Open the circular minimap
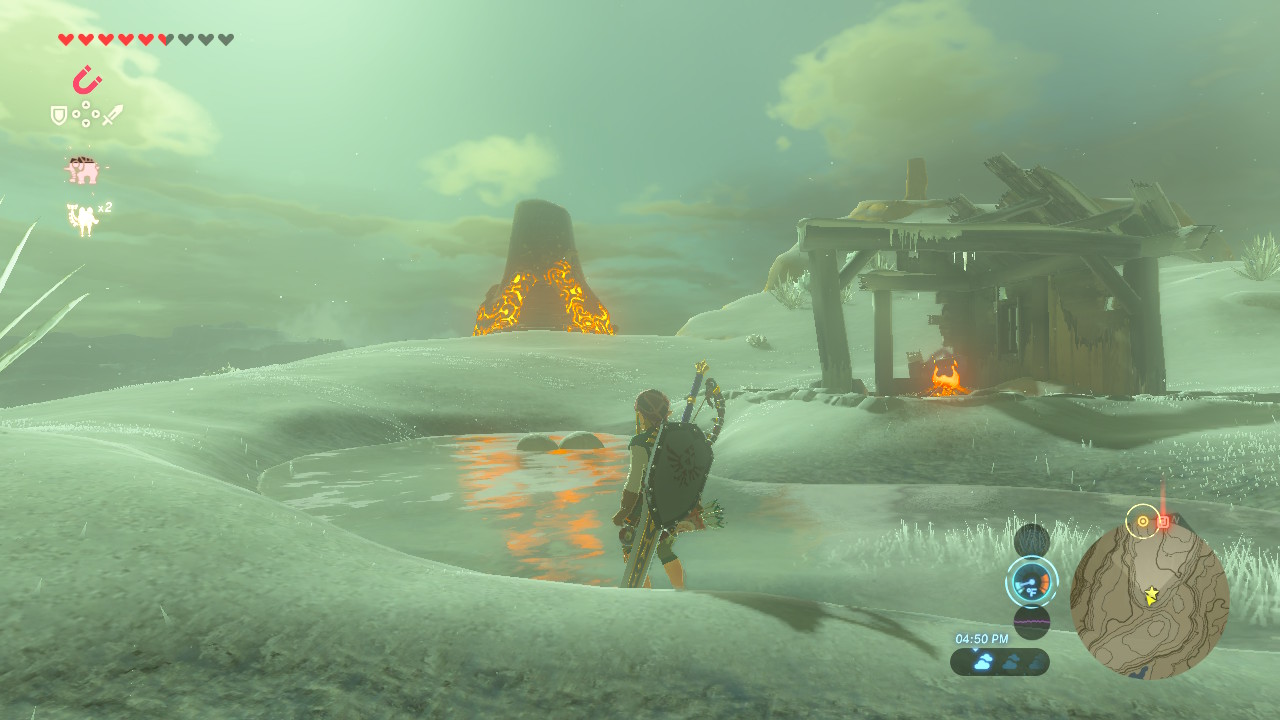Viewport: 1280px width, 720px height. click(1149, 599)
